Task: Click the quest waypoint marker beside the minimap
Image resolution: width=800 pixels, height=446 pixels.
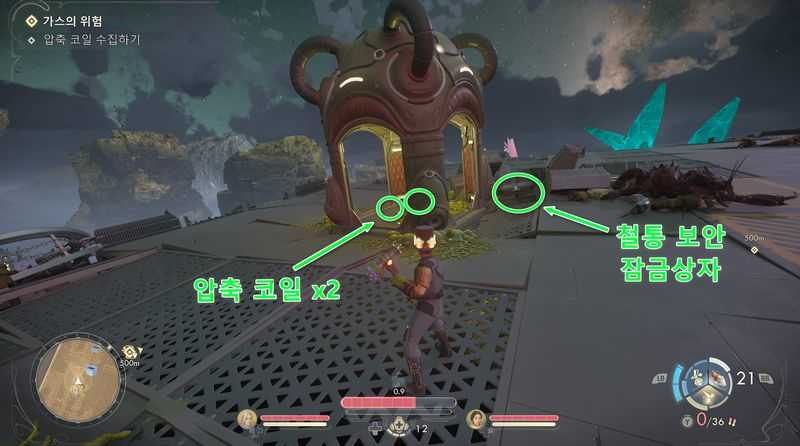Action: point(130,352)
